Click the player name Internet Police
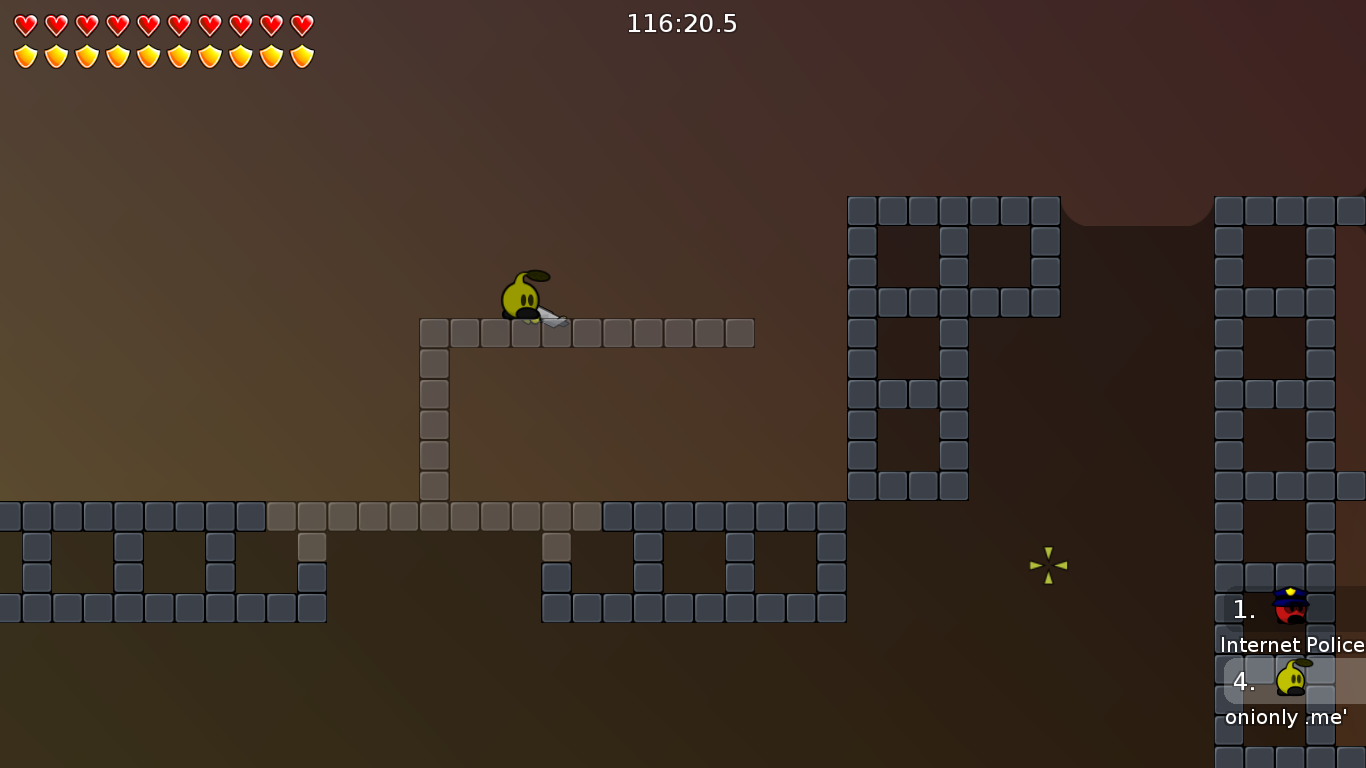 point(1290,645)
